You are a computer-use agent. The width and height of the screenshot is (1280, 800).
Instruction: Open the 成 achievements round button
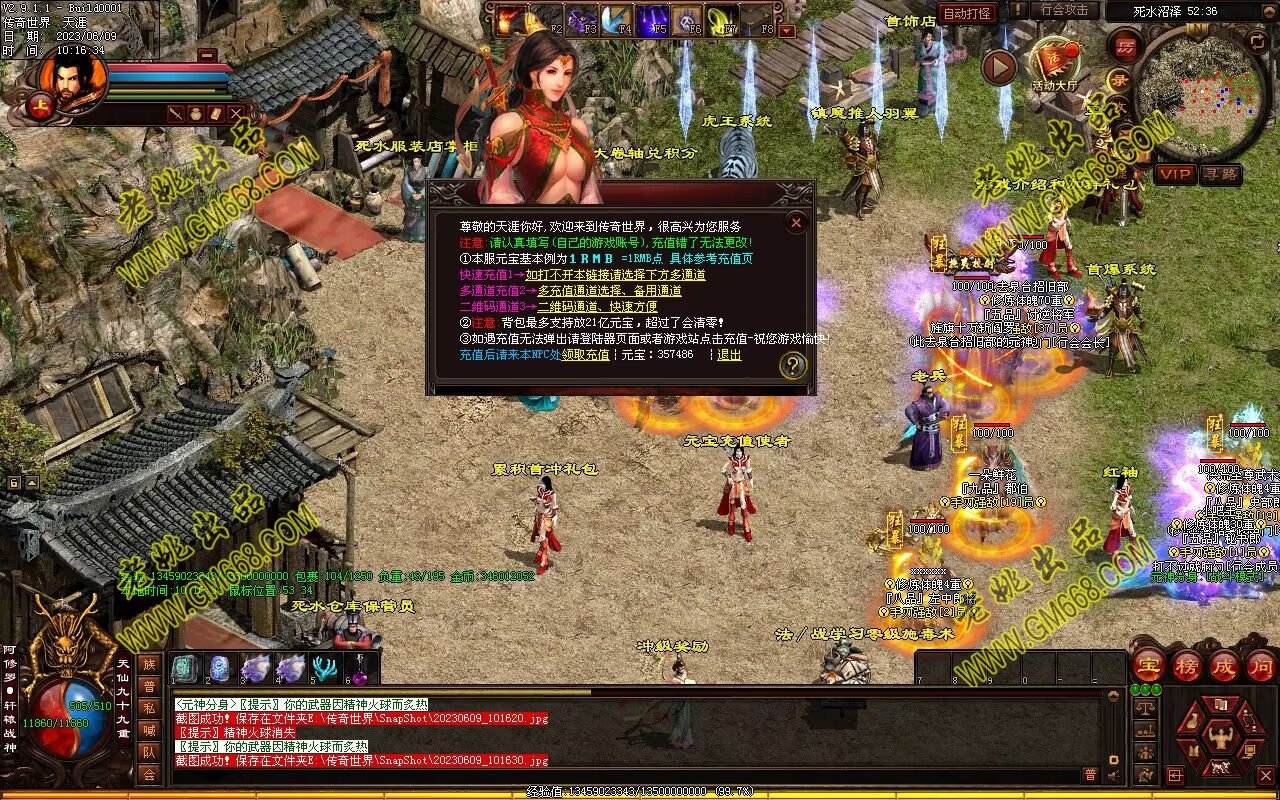1224,665
